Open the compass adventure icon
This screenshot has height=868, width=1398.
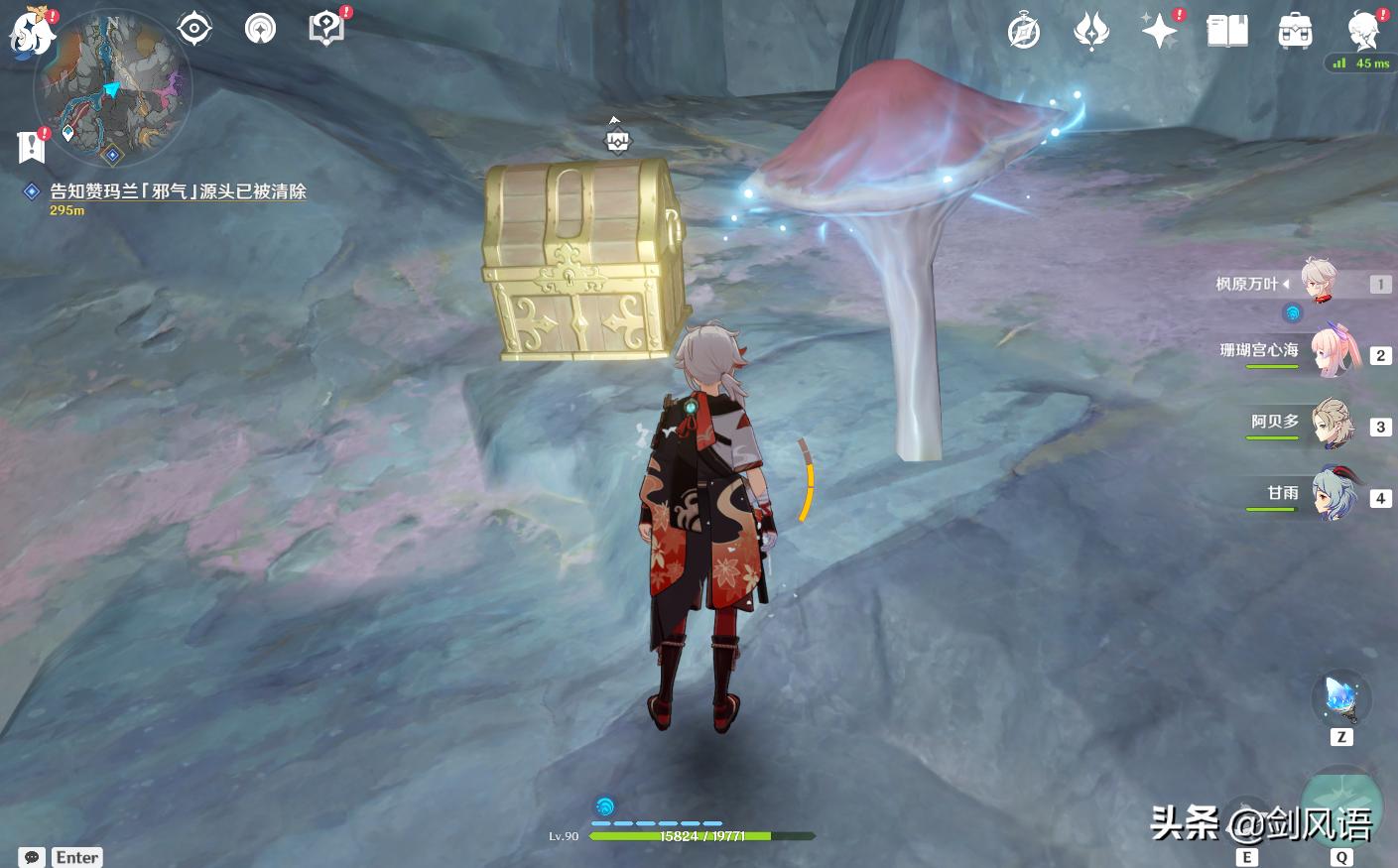[1023, 32]
